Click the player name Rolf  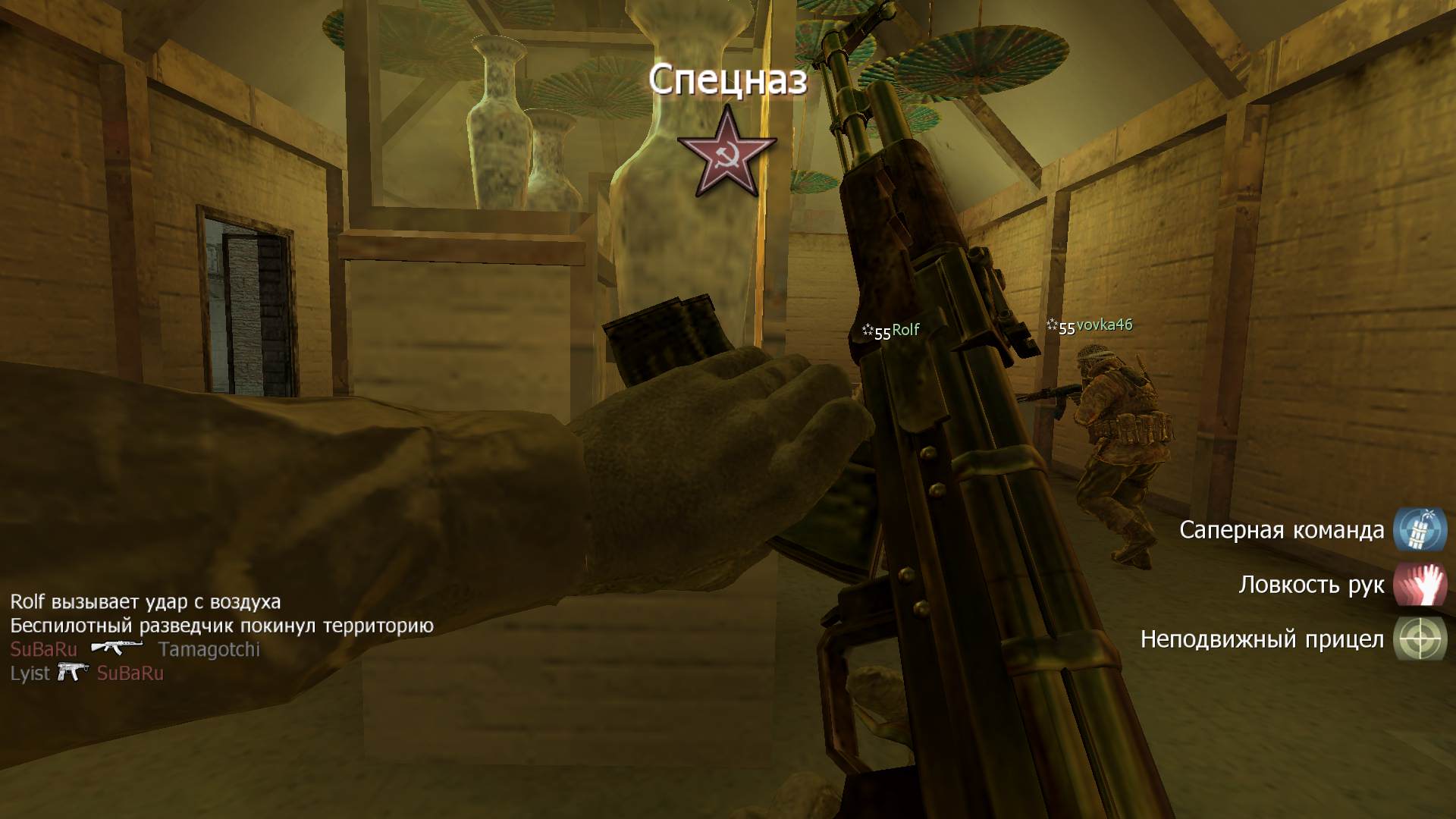(x=904, y=329)
